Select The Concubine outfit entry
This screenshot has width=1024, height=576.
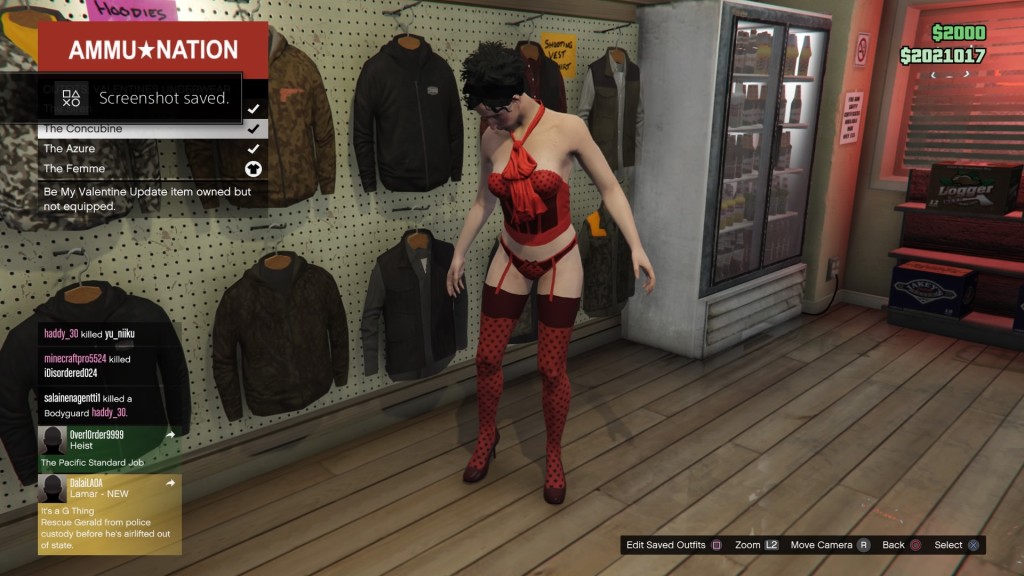pos(152,129)
